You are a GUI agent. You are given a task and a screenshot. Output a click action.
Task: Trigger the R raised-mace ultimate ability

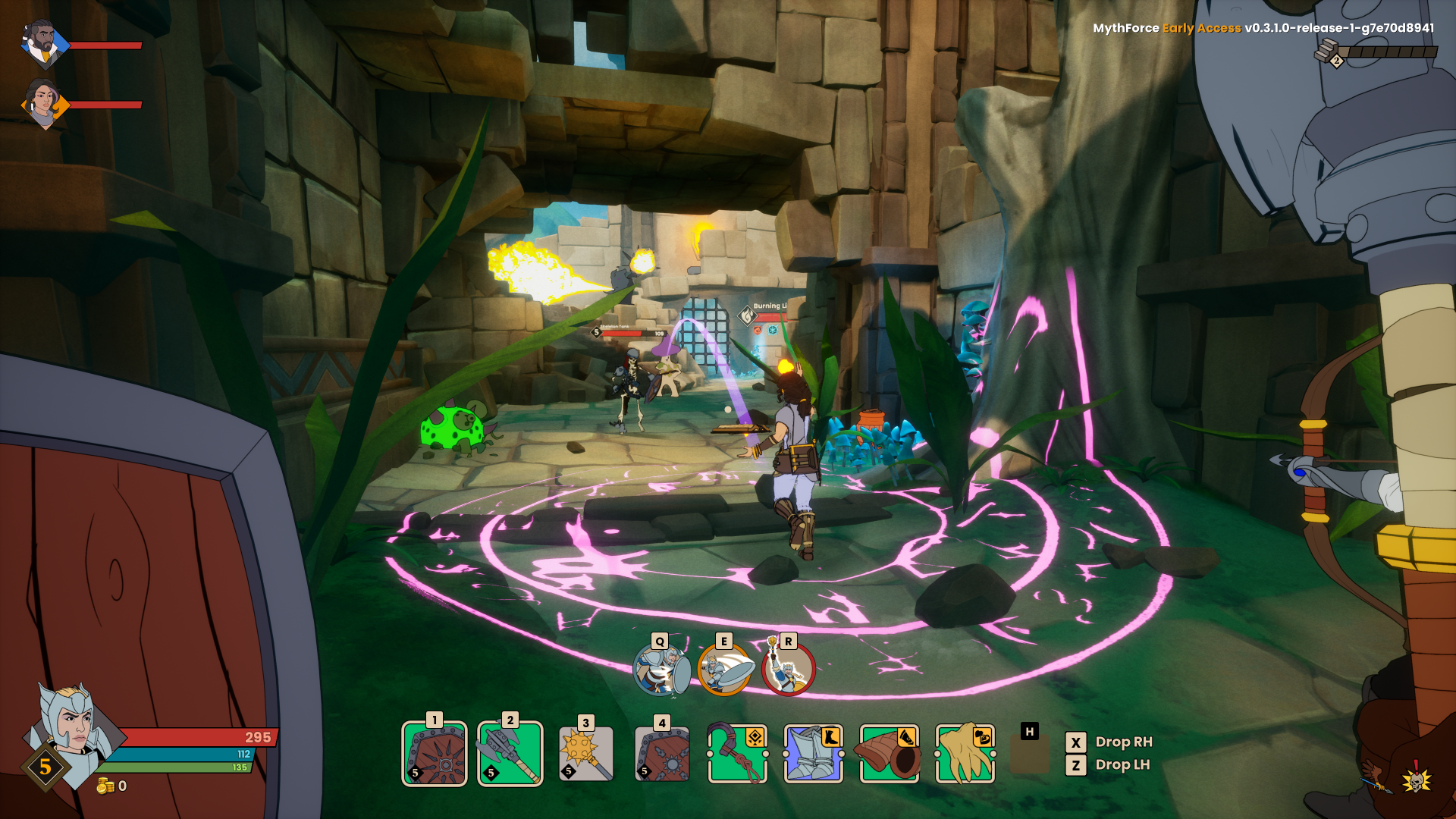click(789, 669)
